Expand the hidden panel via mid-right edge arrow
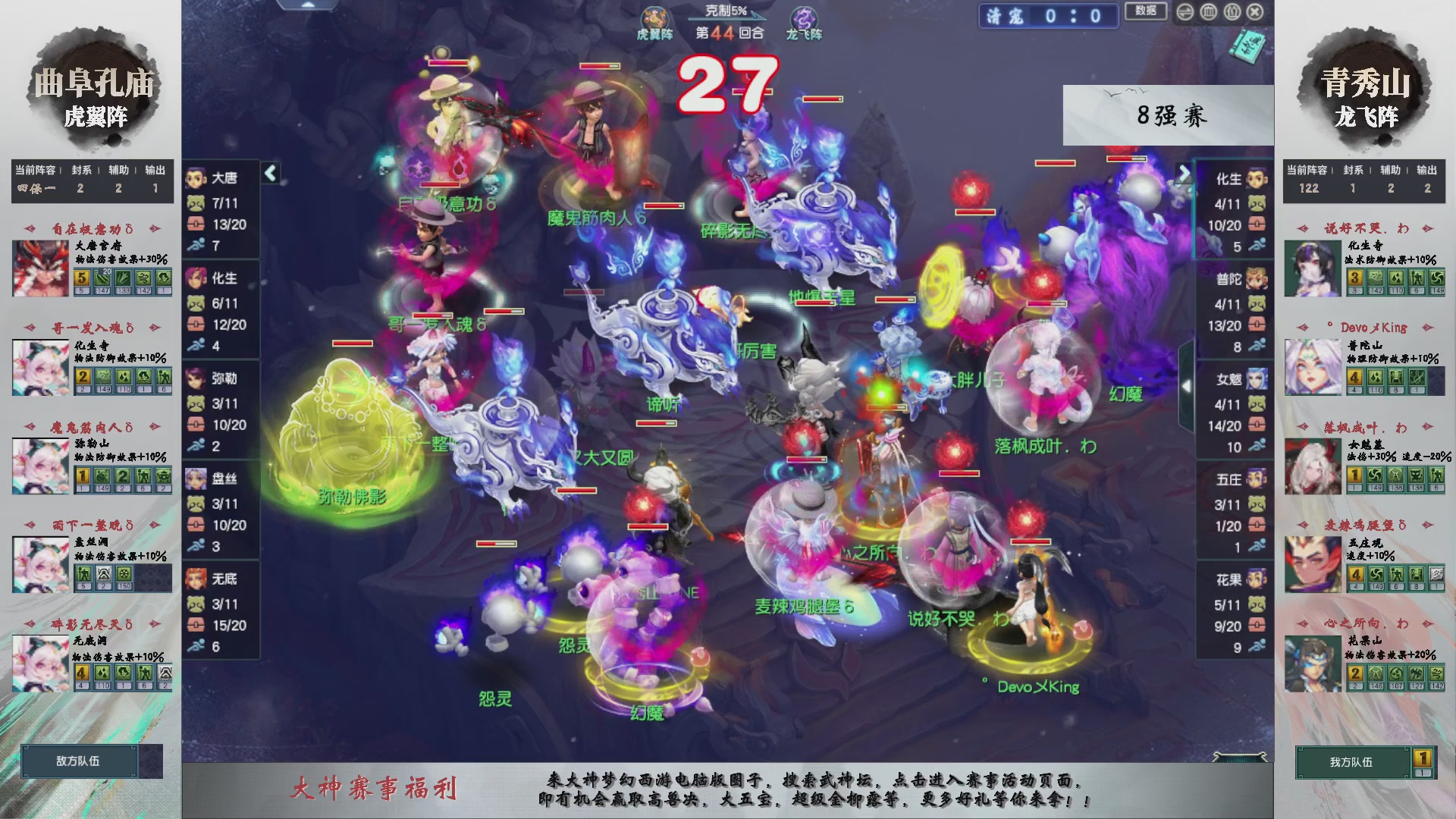Viewport: 1456px width, 819px height. click(1188, 385)
